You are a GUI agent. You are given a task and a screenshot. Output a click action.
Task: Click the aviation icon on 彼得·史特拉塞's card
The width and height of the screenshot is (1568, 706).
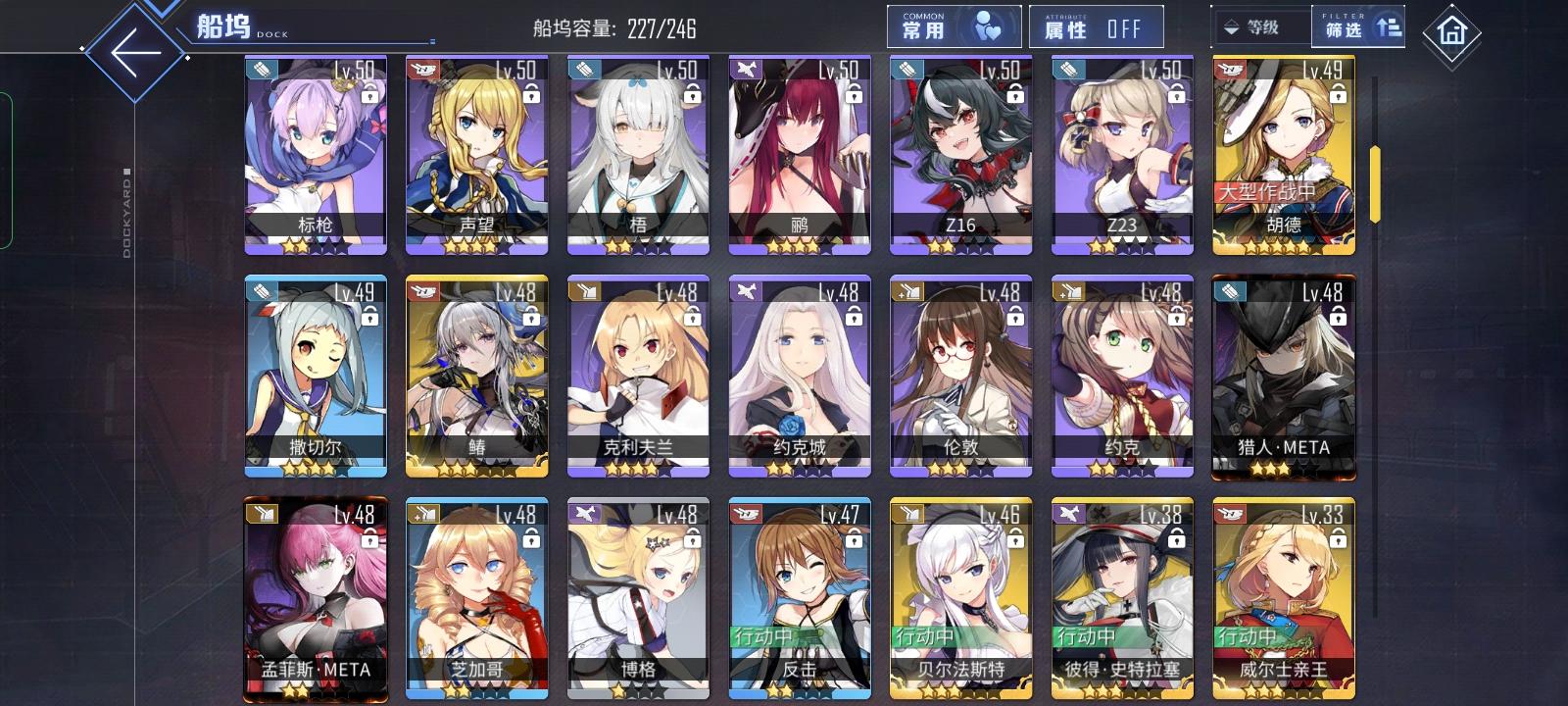[x=1067, y=514]
